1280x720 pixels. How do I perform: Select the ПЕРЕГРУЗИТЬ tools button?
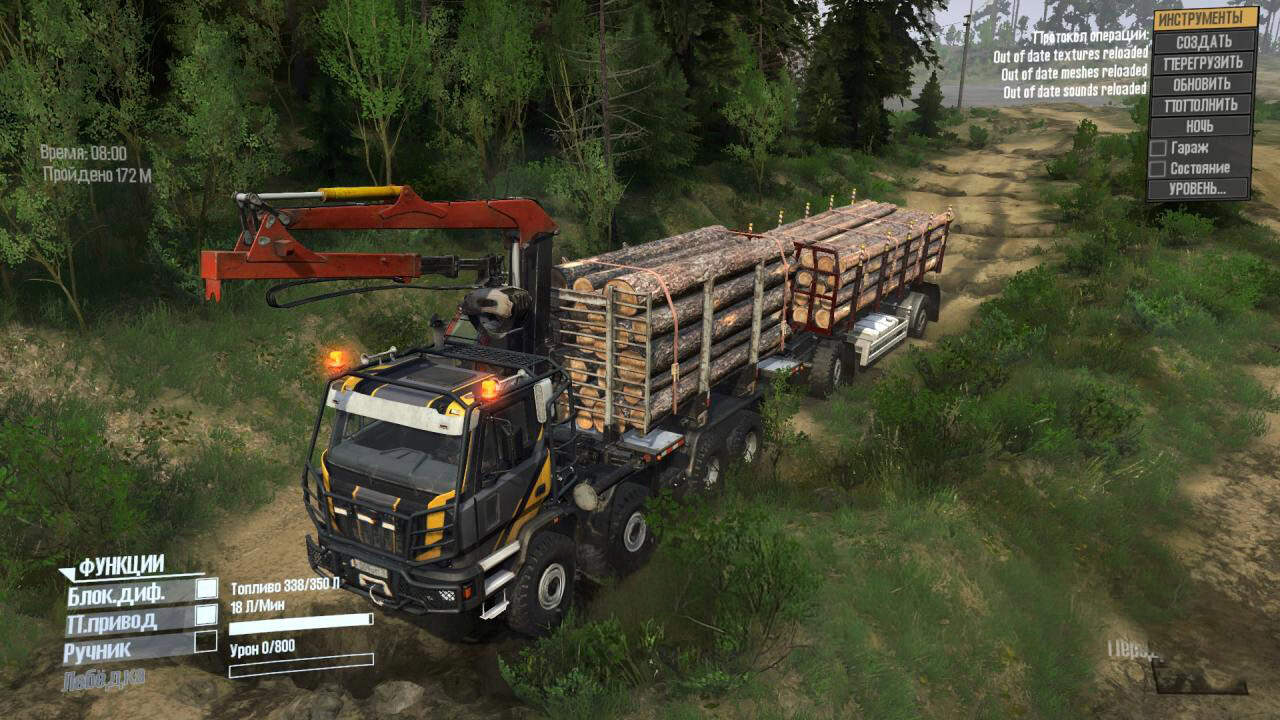1203,63
